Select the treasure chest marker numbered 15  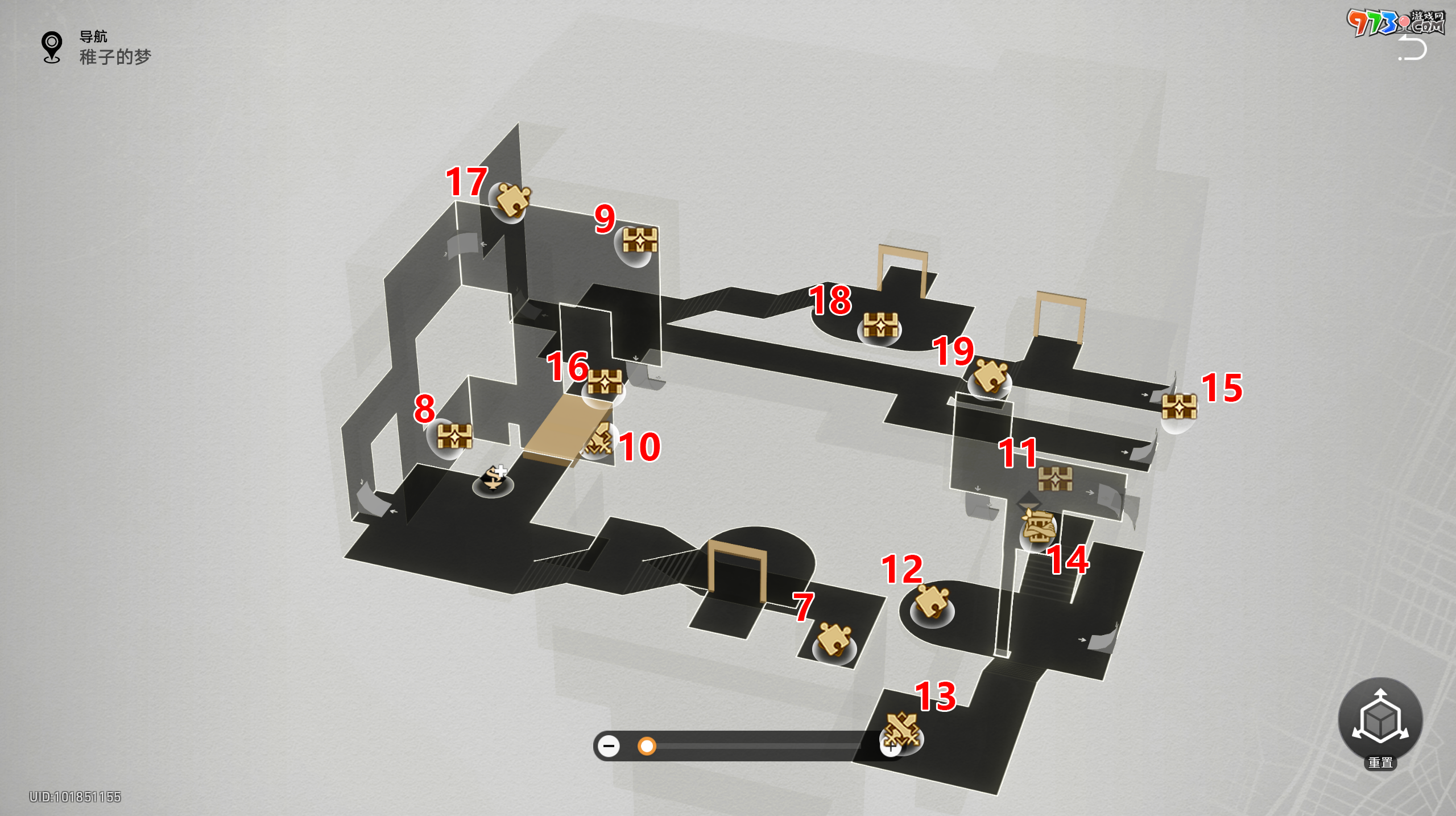(x=1179, y=407)
